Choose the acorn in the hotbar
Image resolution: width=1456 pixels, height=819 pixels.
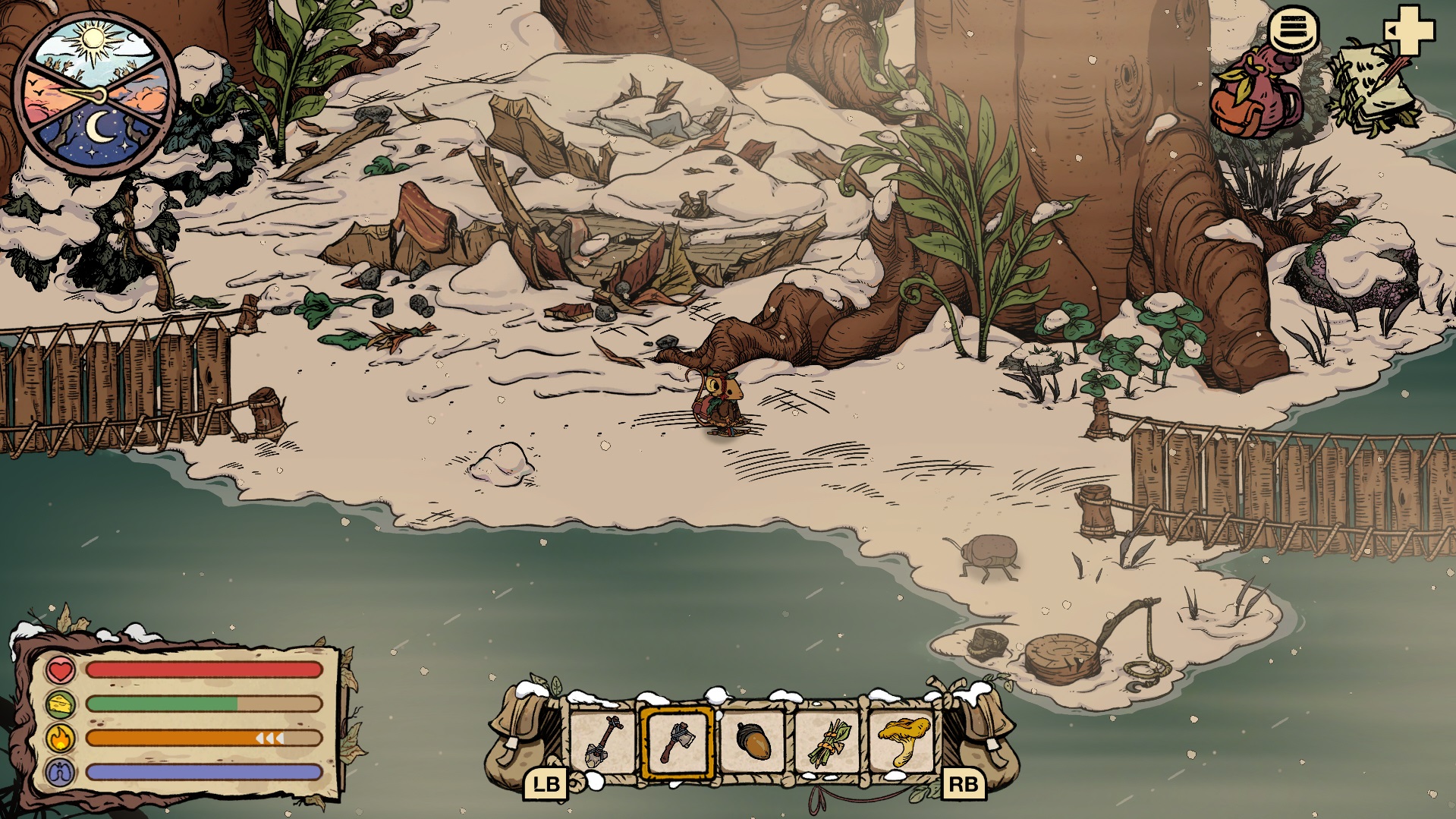pos(753,742)
